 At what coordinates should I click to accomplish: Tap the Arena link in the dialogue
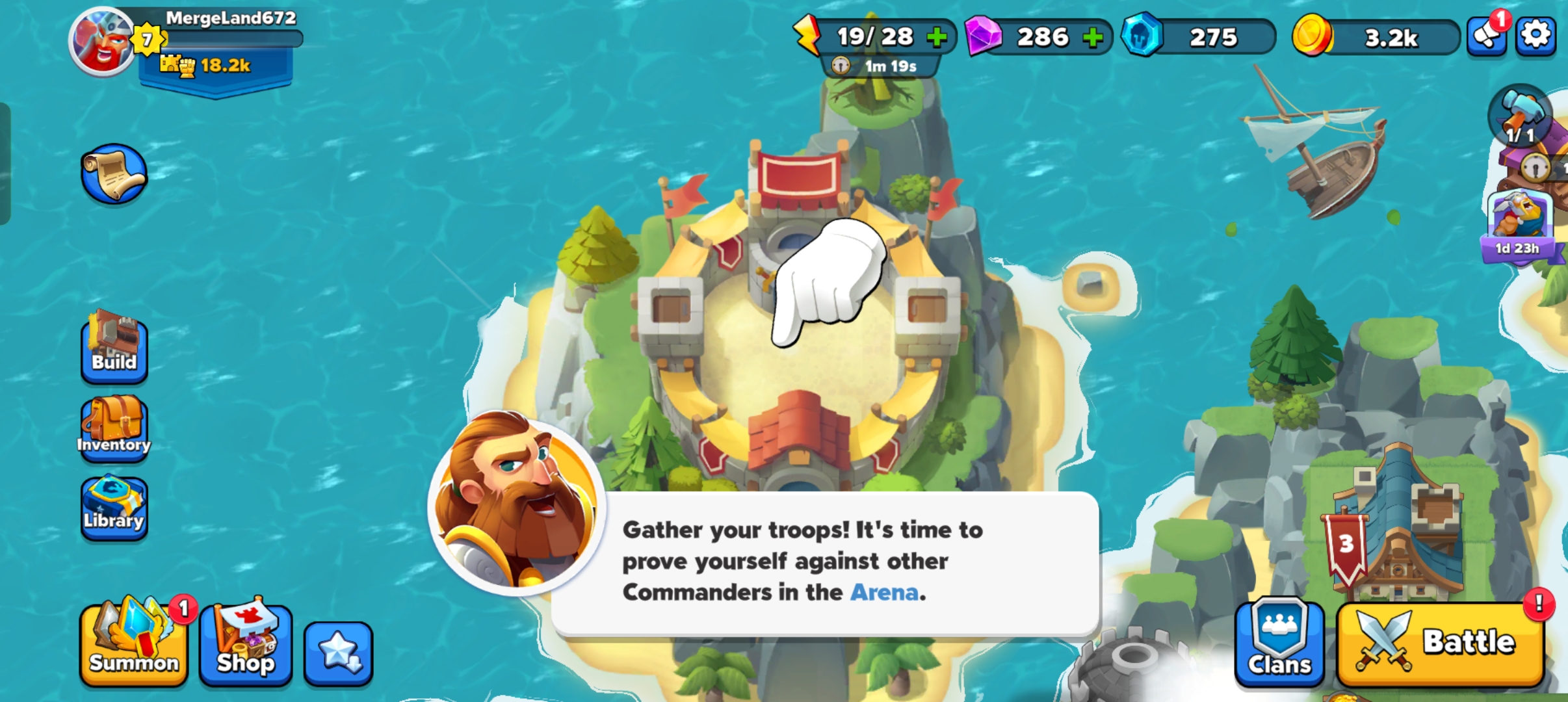click(x=884, y=592)
